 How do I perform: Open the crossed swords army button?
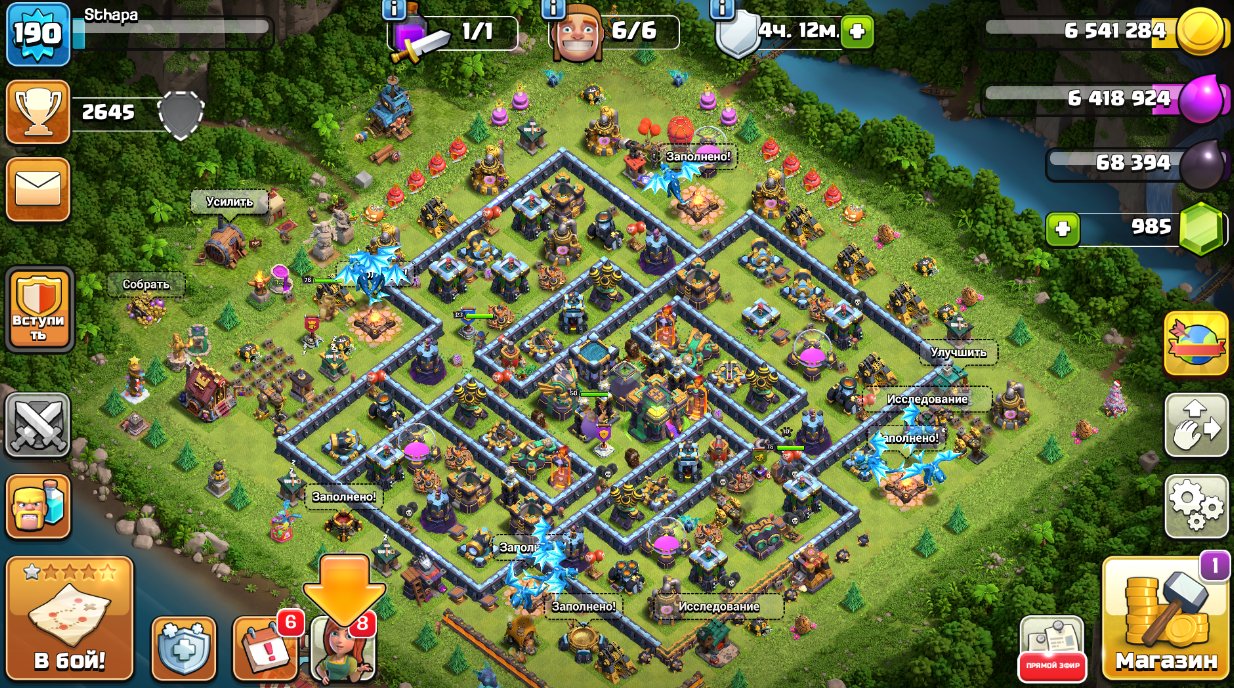click(x=38, y=426)
